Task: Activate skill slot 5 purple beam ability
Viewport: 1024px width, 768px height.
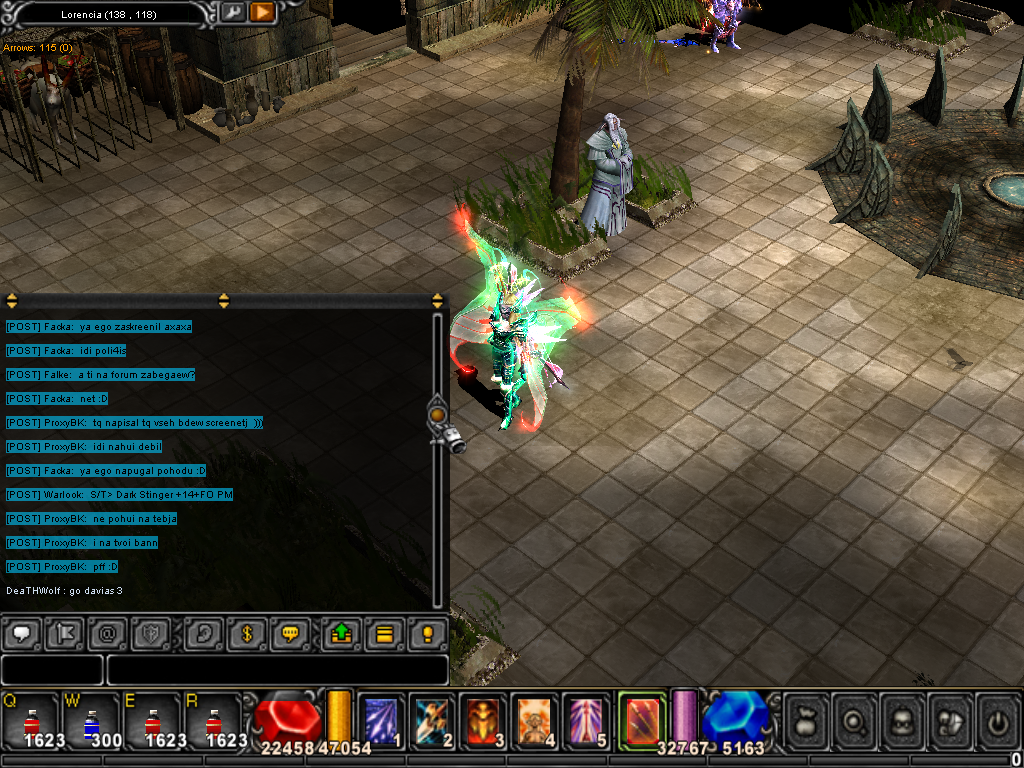Action: pos(586,718)
